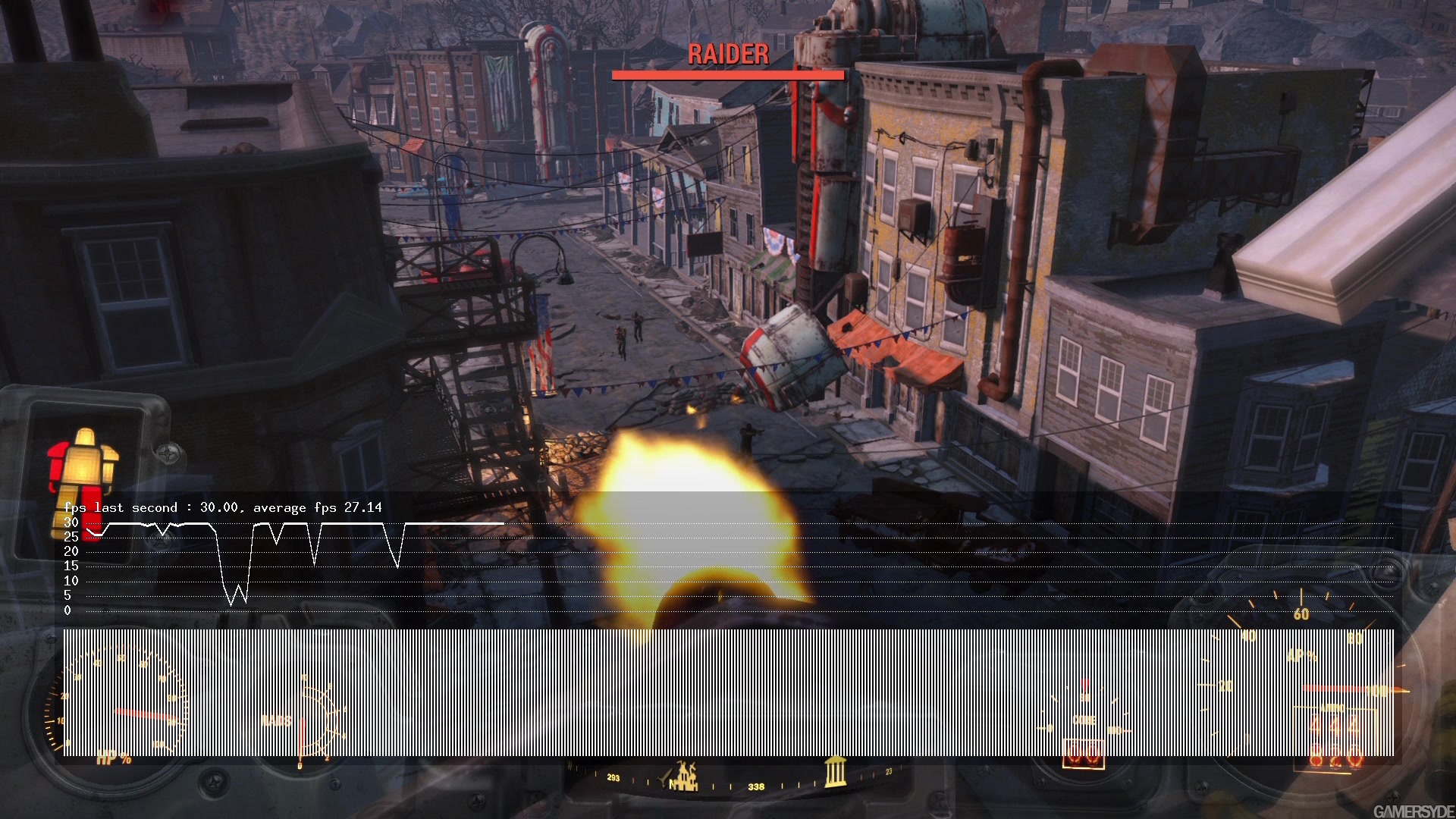Click the CORE fusion core indicator
1456x819 pixels.
click(1084, 720)
